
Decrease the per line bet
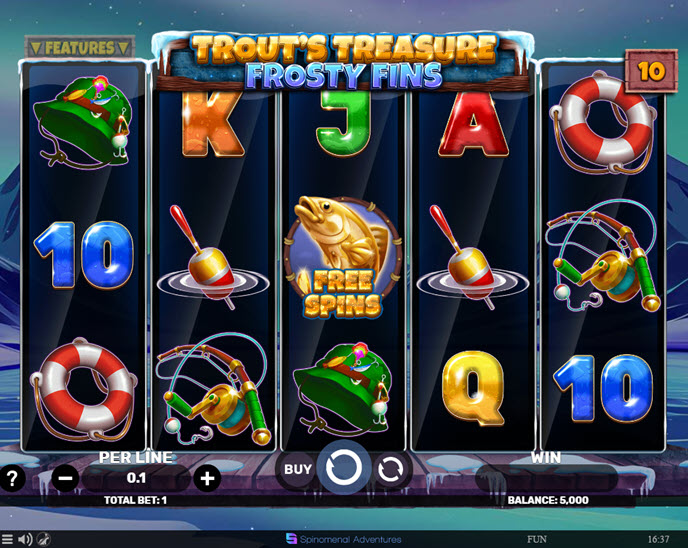click(66, 478)
